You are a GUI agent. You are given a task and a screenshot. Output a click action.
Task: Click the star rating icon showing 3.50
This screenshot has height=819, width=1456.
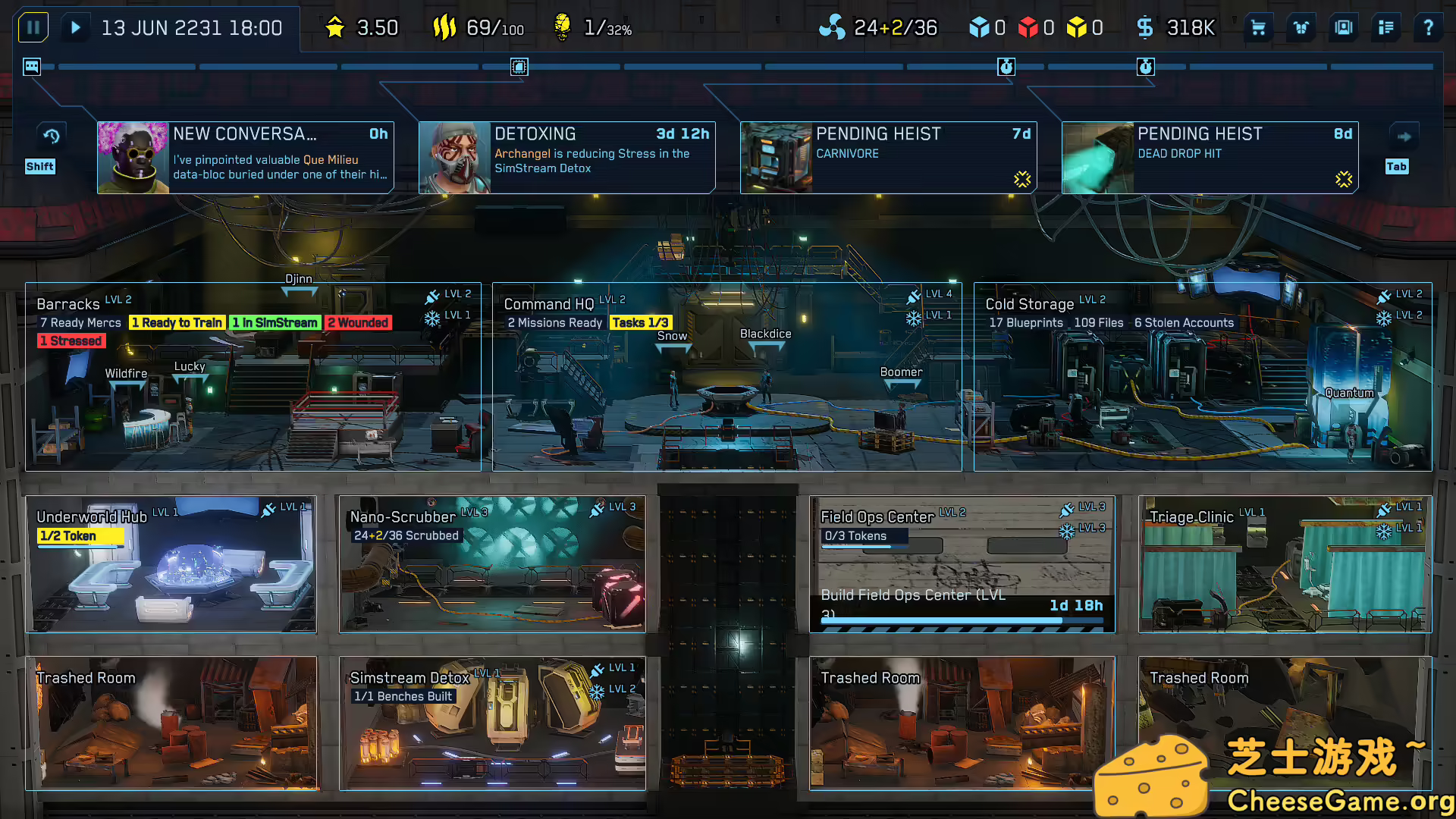tap(335, 27)
